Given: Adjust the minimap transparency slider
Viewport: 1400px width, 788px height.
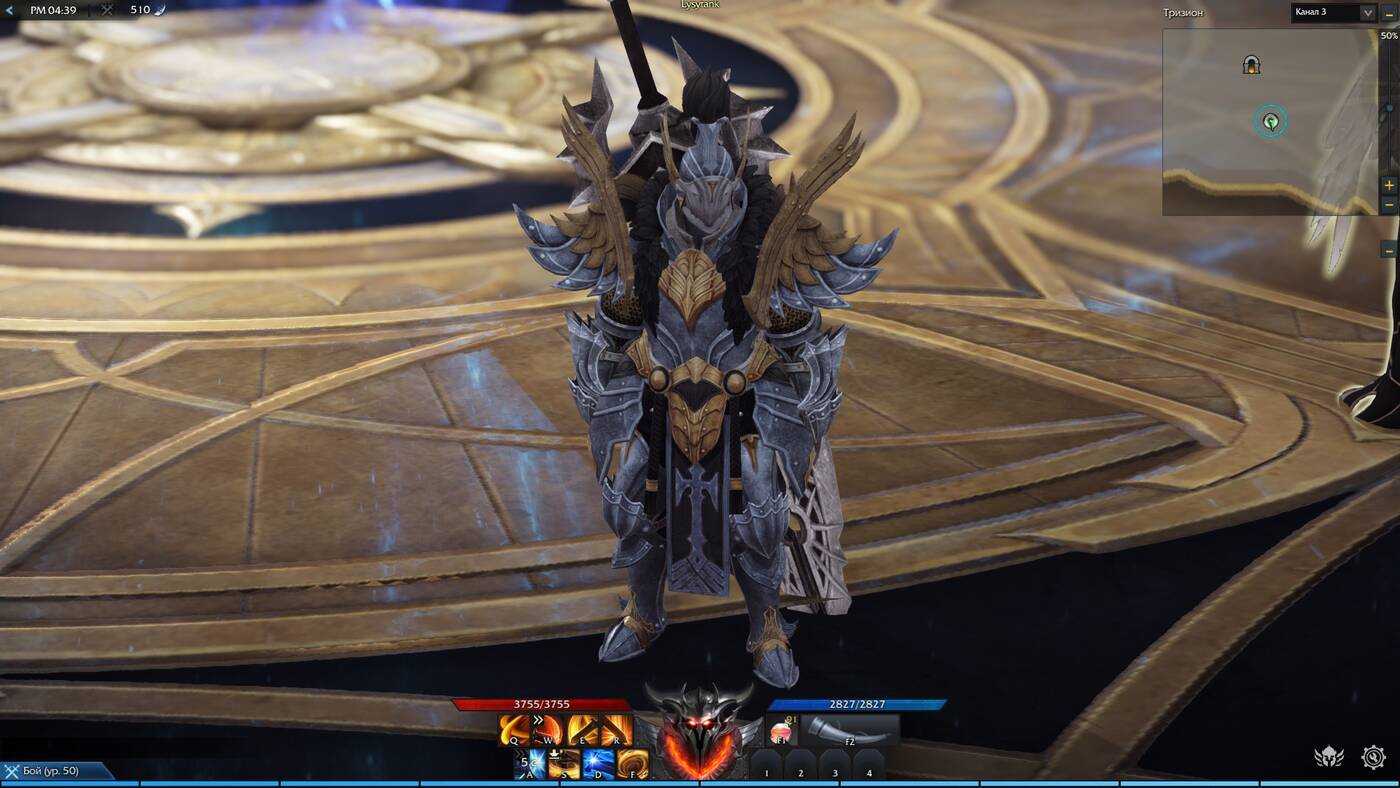Looking at the screenshot, I should point(1389,108).
